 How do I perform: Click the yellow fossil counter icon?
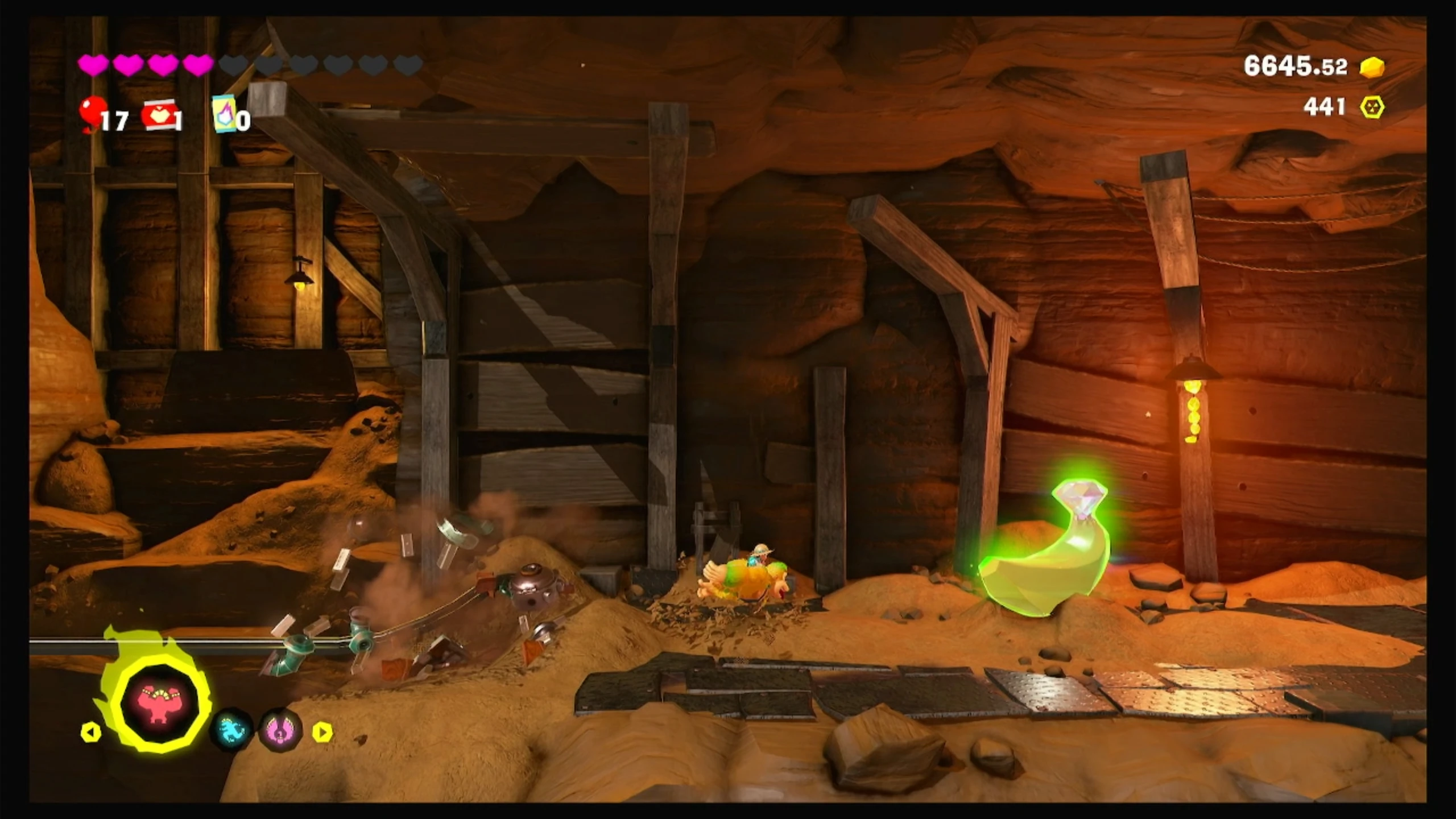pyautogui.click(x=1372, y=107)
